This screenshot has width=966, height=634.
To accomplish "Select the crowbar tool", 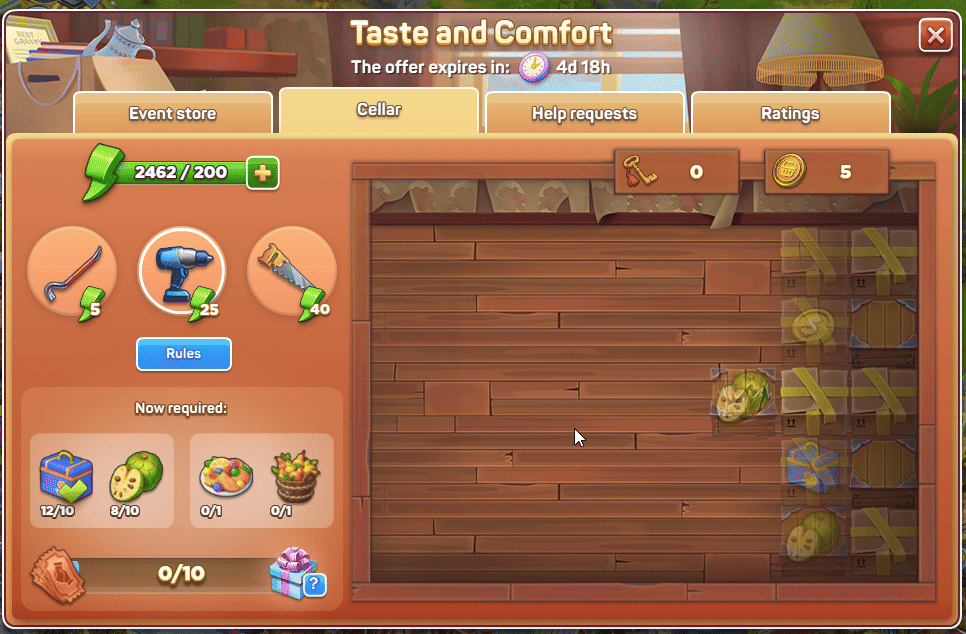I will pos(71,271).
